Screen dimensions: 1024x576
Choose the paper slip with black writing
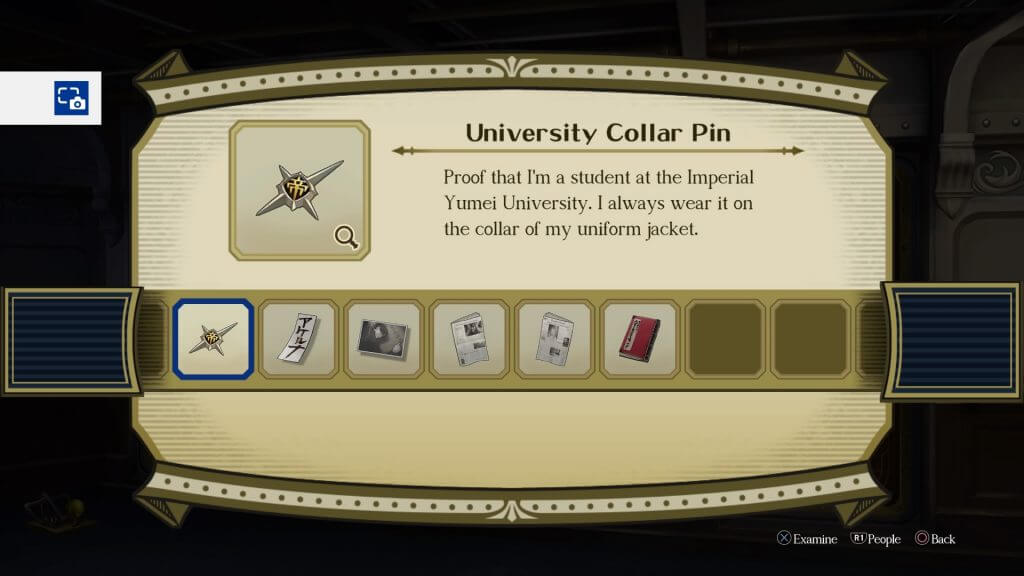pos(297,339)
